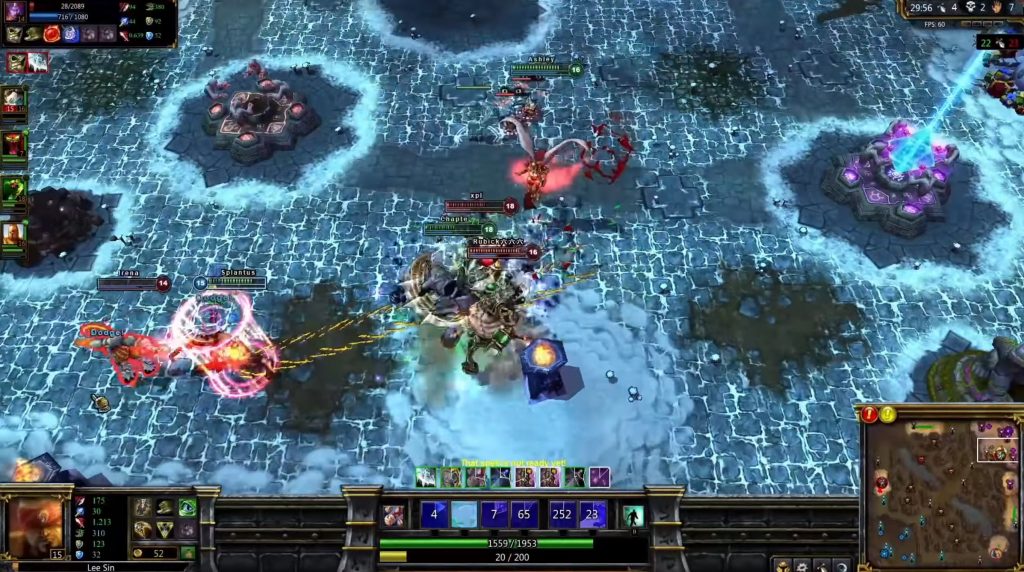Select the bottom ally portrait on the left edge
Screen dimensions: 1024x572
pyautogui.click(x=14, y=234)
